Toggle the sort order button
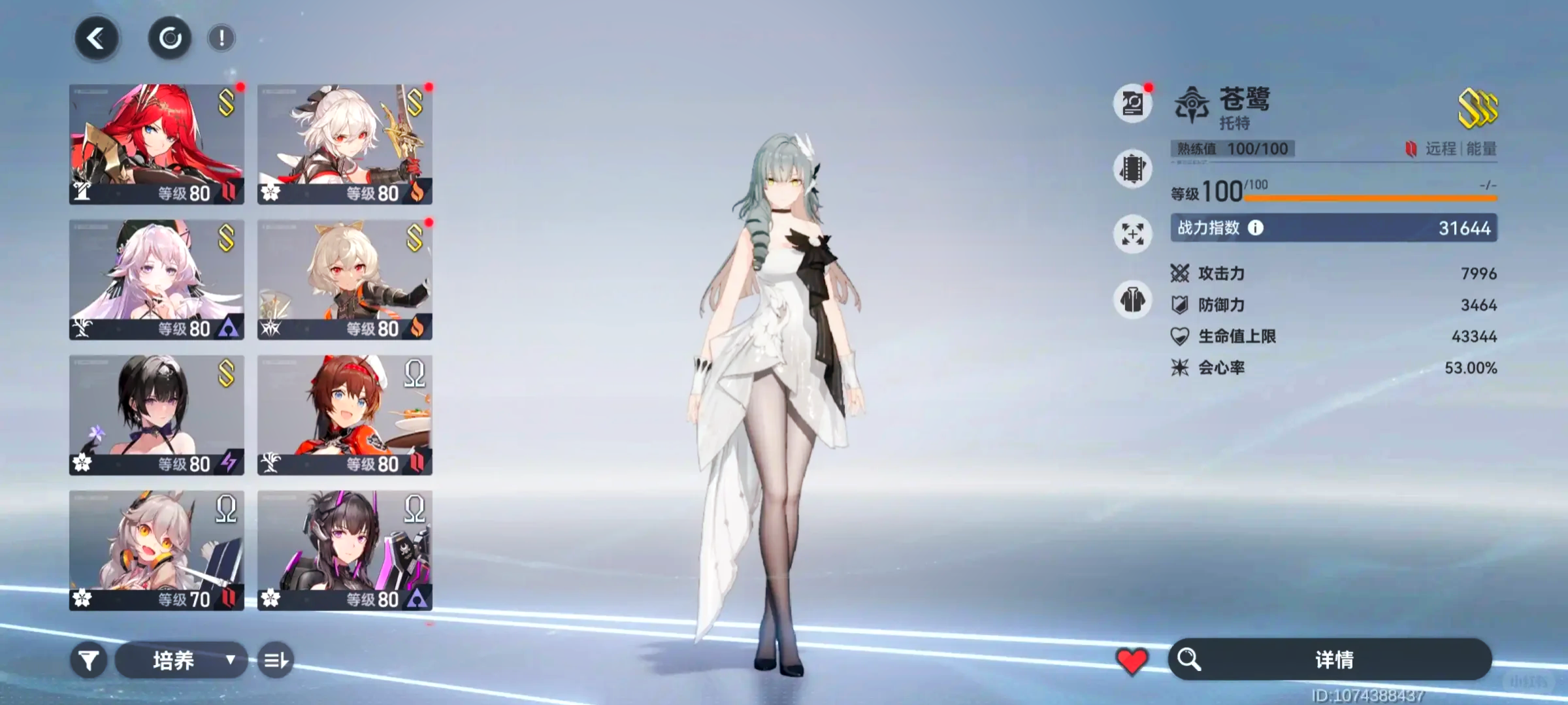This screenshot has height=705, width=1568. pyautogui.click(x=275, y=661)
